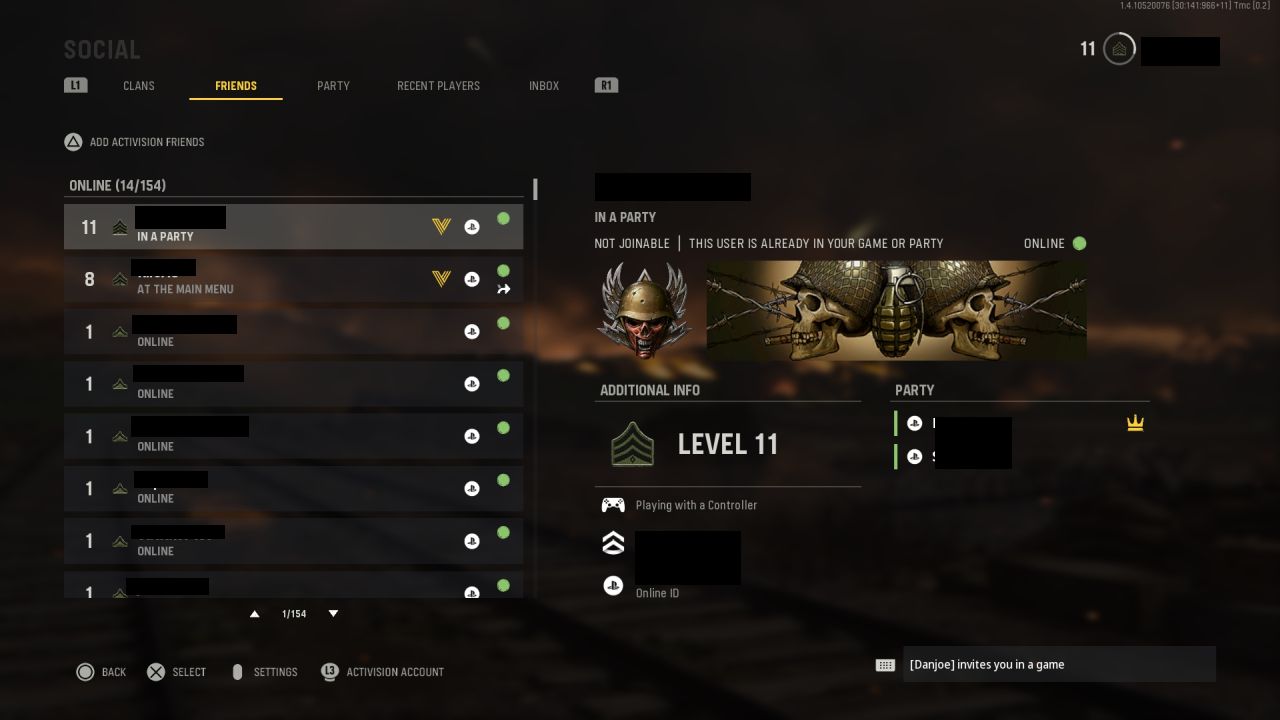Click the join arrow icon on the second friend entry

(x=503, y=289)
